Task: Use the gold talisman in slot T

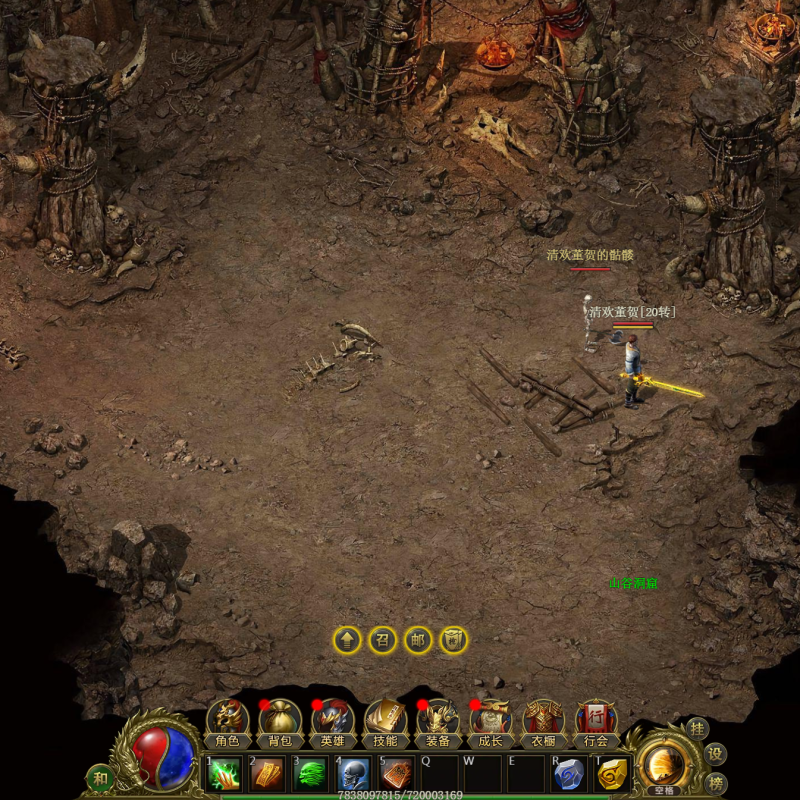Action: pos(612,774)
